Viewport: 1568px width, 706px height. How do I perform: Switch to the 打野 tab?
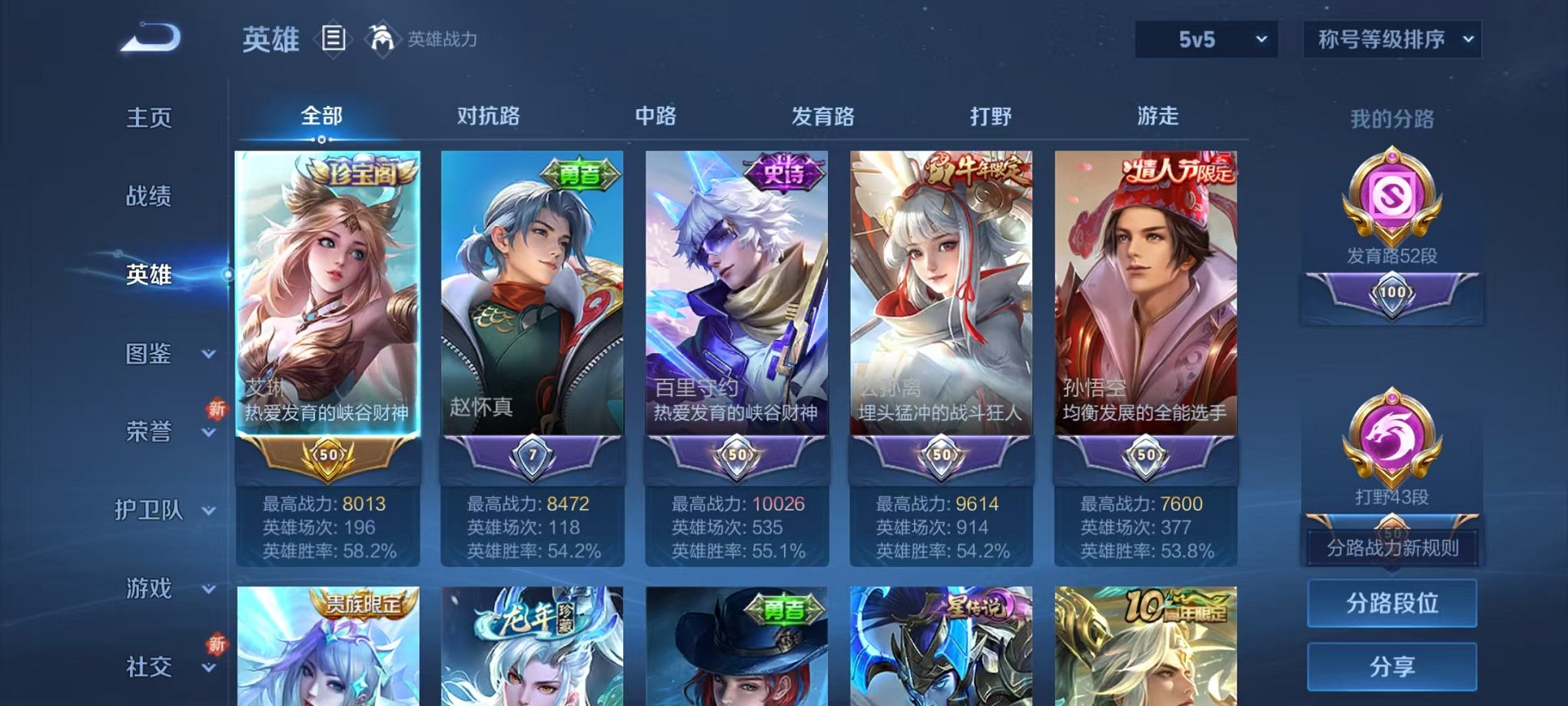[992, 115]
